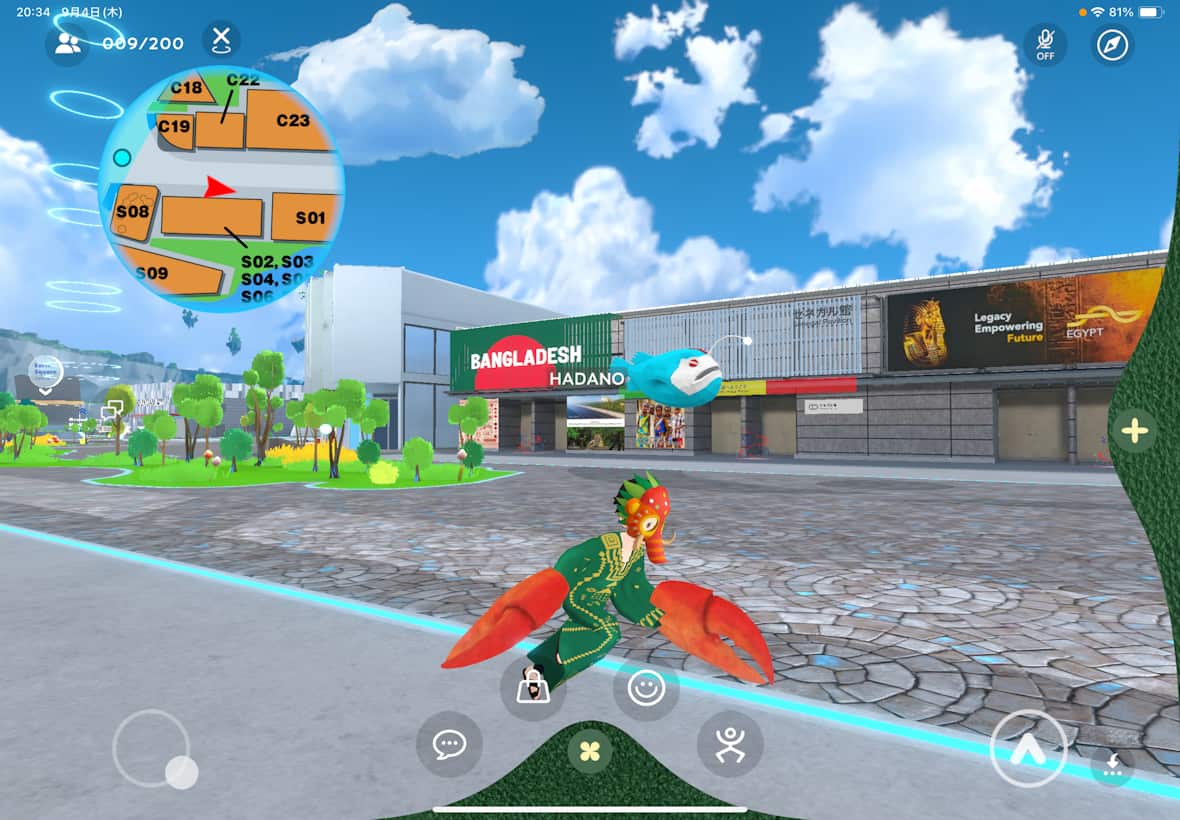
Task: Select pavilion S08 on the minimap
Action: coord(133,211)
